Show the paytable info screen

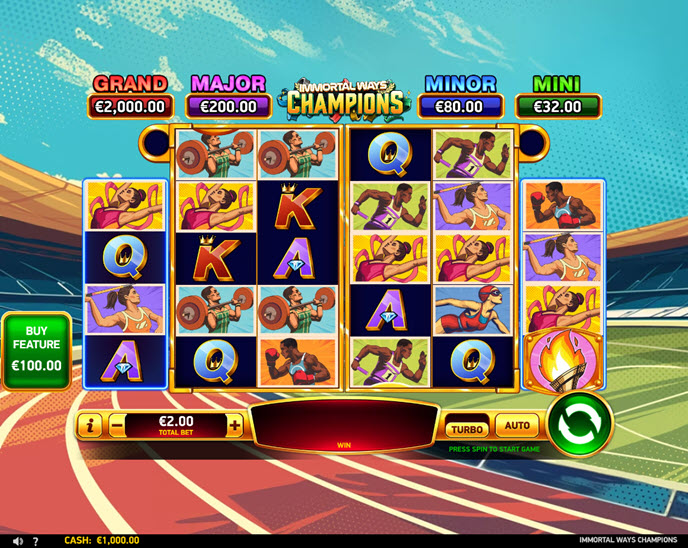tap(90, 425)
